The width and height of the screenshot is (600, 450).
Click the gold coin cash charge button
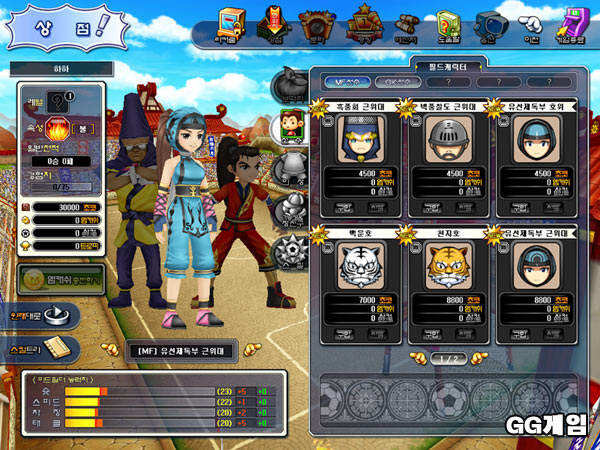pos(57,279)
